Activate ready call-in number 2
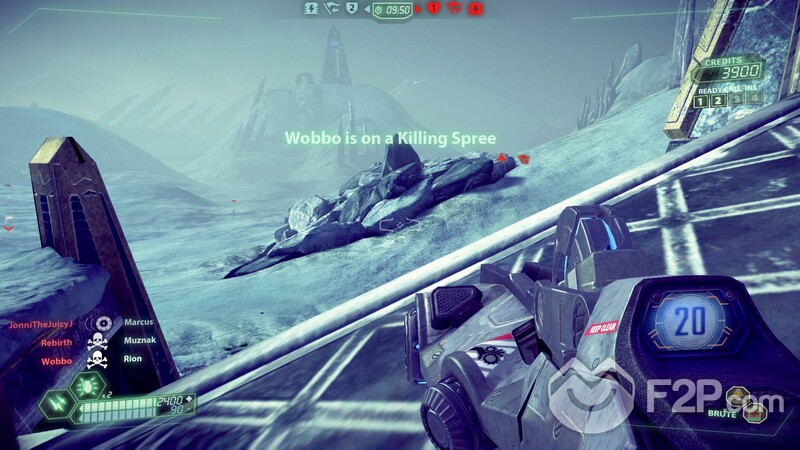The width and height of the screenshot is (800, 450). point(717,100)
